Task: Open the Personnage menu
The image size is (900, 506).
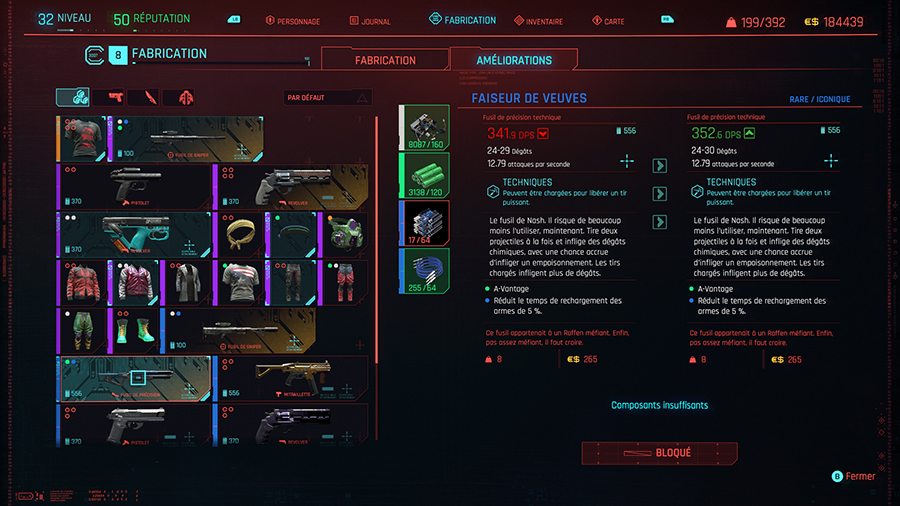Action: tap(293, 20)
